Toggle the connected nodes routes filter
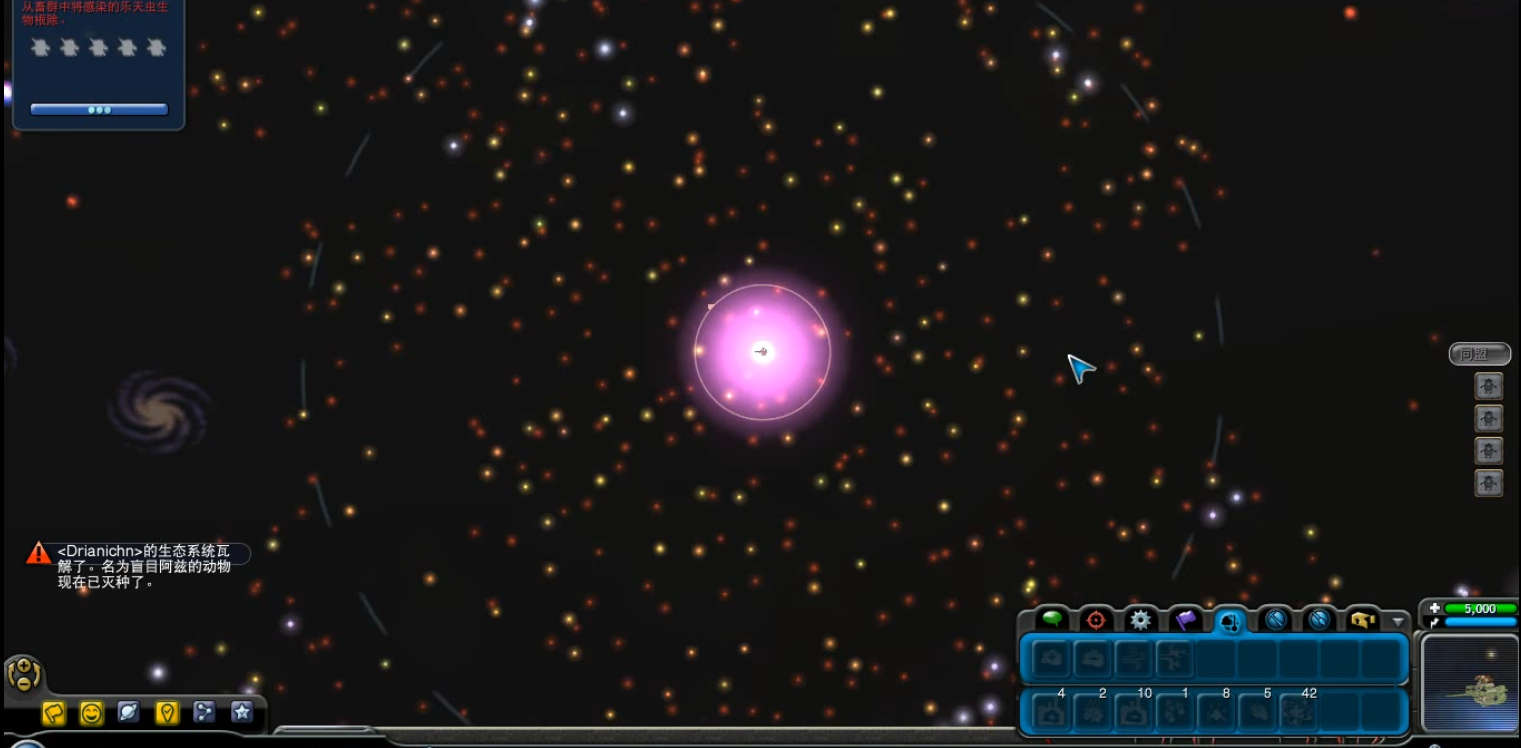The image size is (1521, 748). (x=204, y=712)
